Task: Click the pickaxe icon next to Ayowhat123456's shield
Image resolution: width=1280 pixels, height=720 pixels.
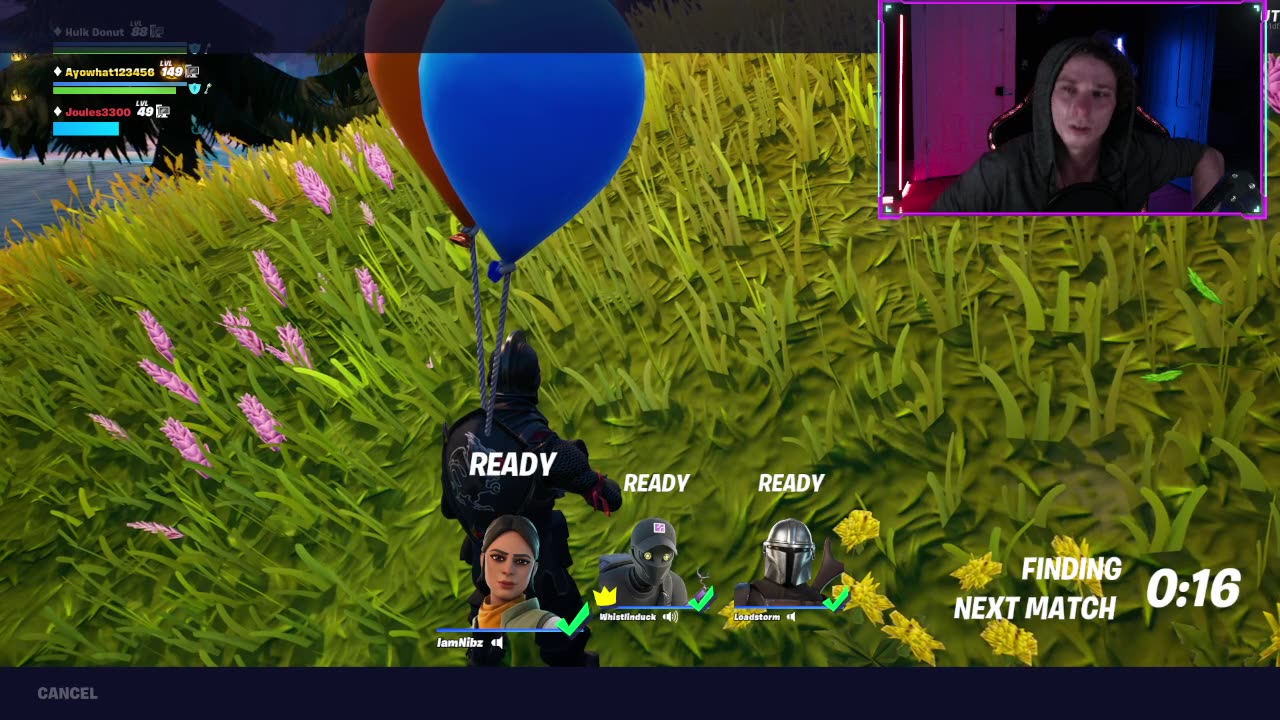Action: 207,90
